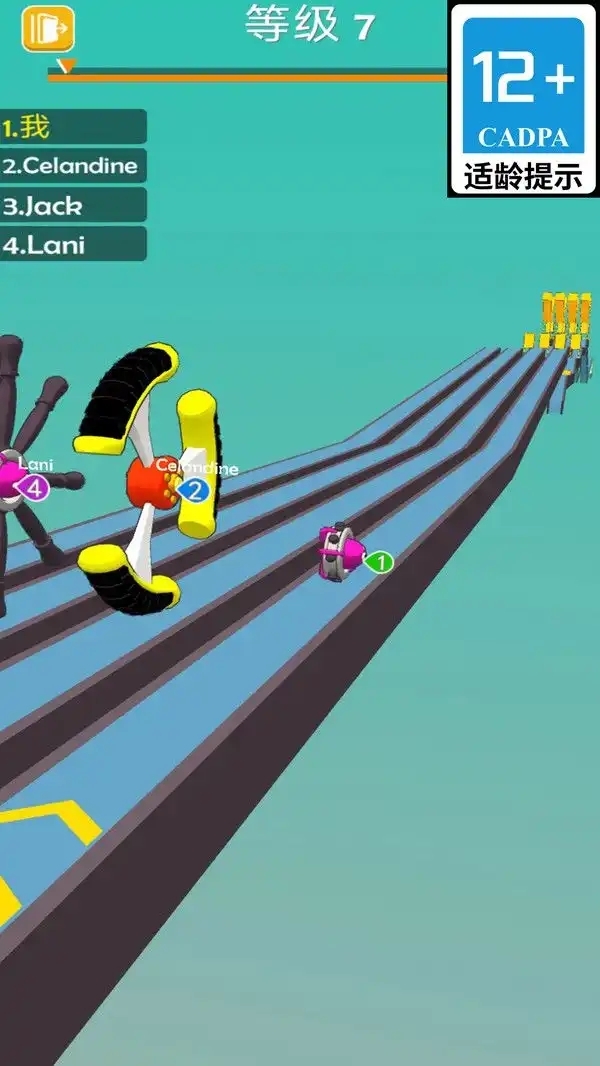The width and height of the screenshot is (600, 1066).
Task: Choose Jack's row in the leaderboard
Action: tap(73, 206)
